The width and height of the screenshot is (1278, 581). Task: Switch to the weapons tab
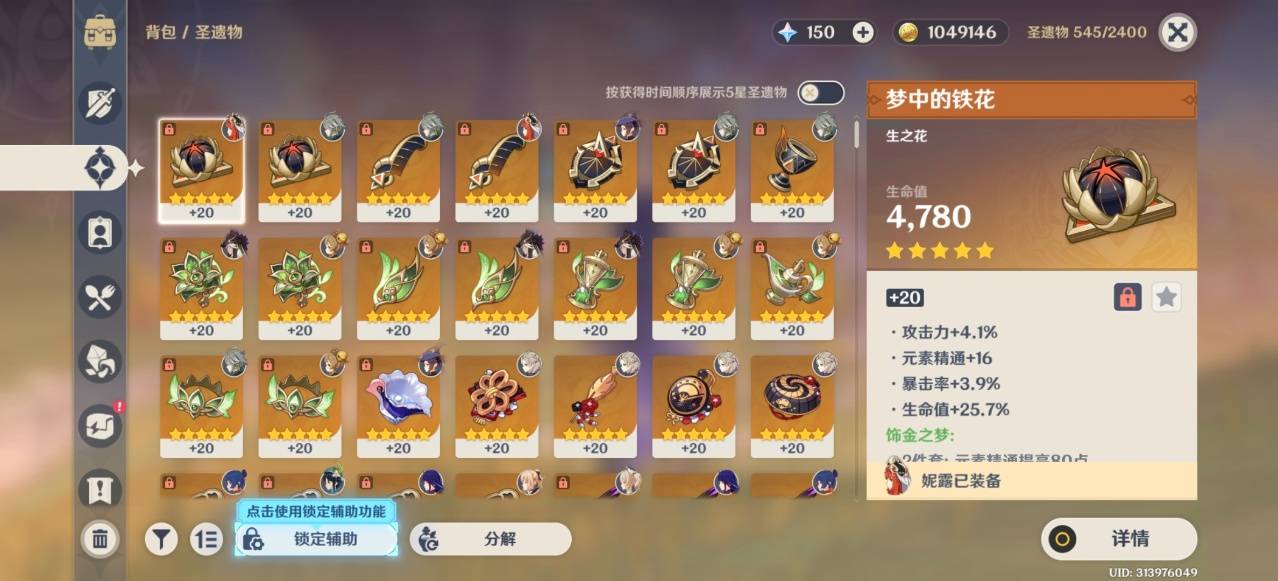[100, 103]
